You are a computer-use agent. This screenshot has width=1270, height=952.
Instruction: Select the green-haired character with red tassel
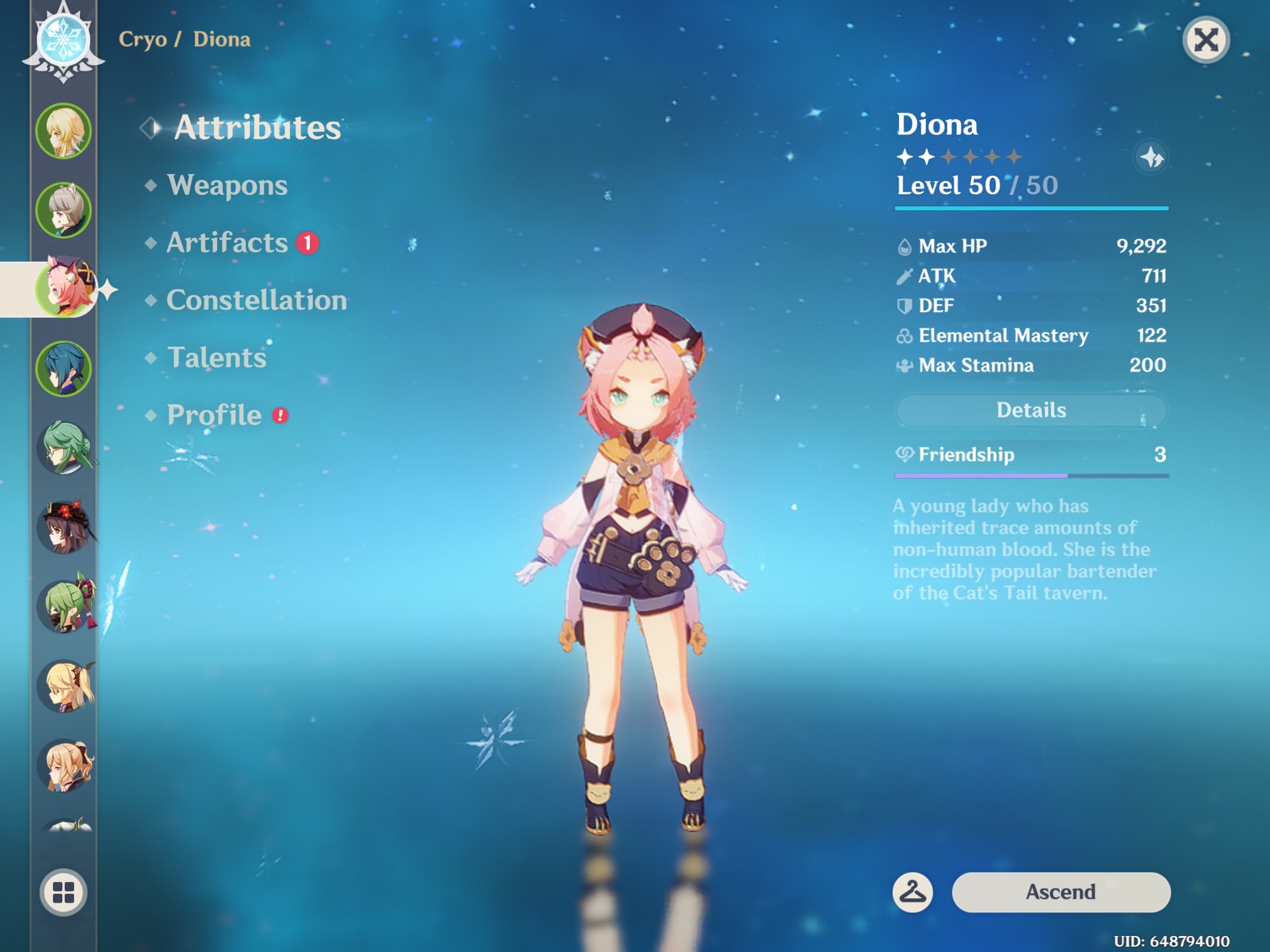point(66,607)
